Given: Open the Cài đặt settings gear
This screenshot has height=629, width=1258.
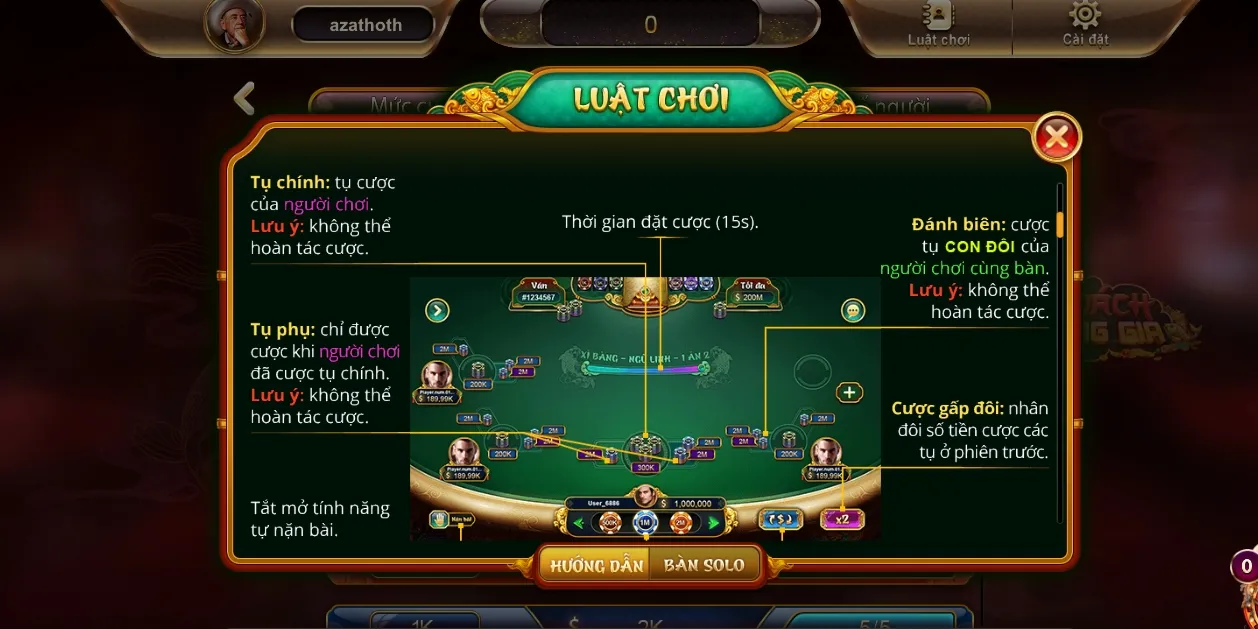Looking at the screenshot, I should tap(1085, 24).
